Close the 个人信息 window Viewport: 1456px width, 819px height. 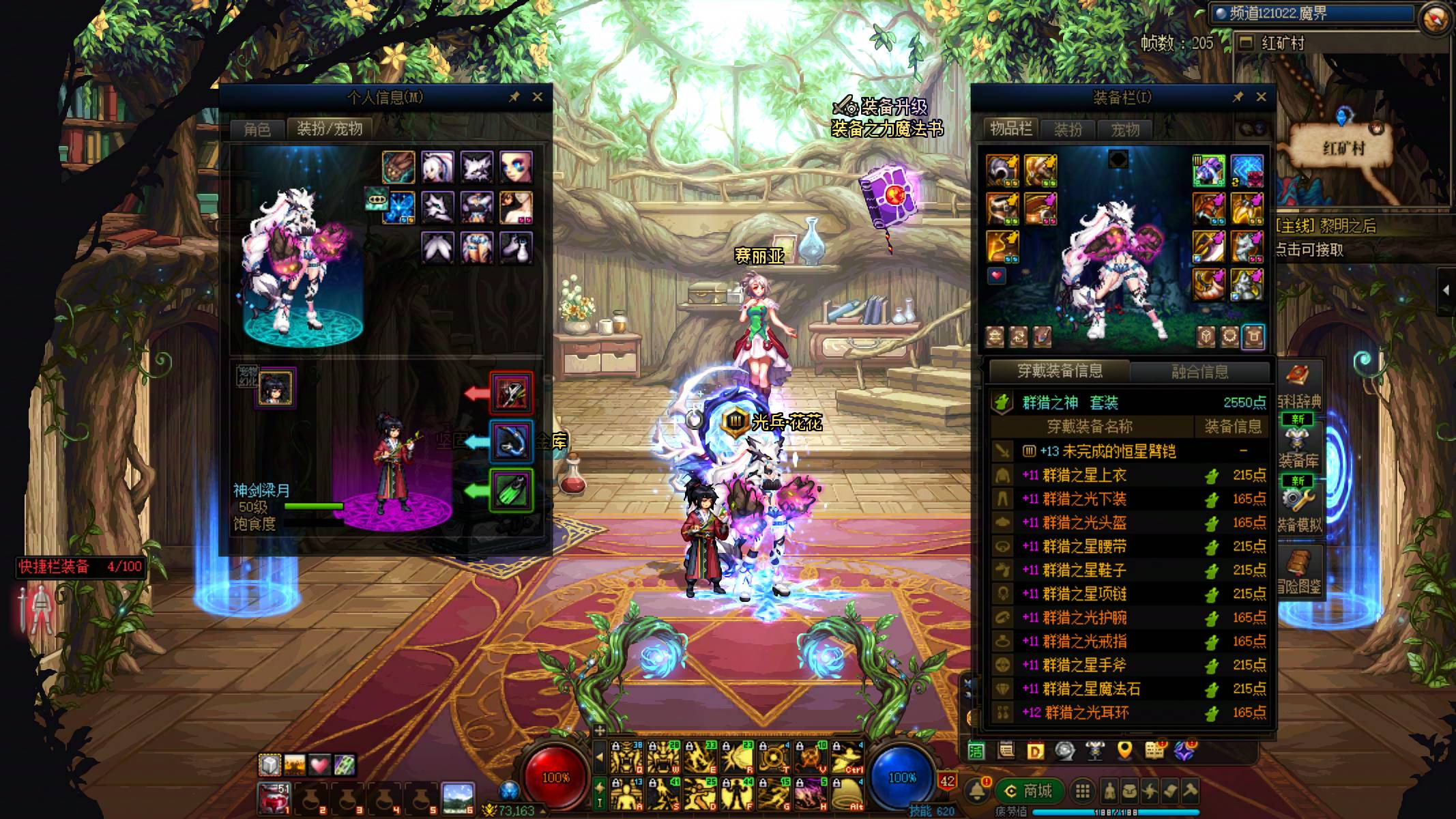[538, 97]
